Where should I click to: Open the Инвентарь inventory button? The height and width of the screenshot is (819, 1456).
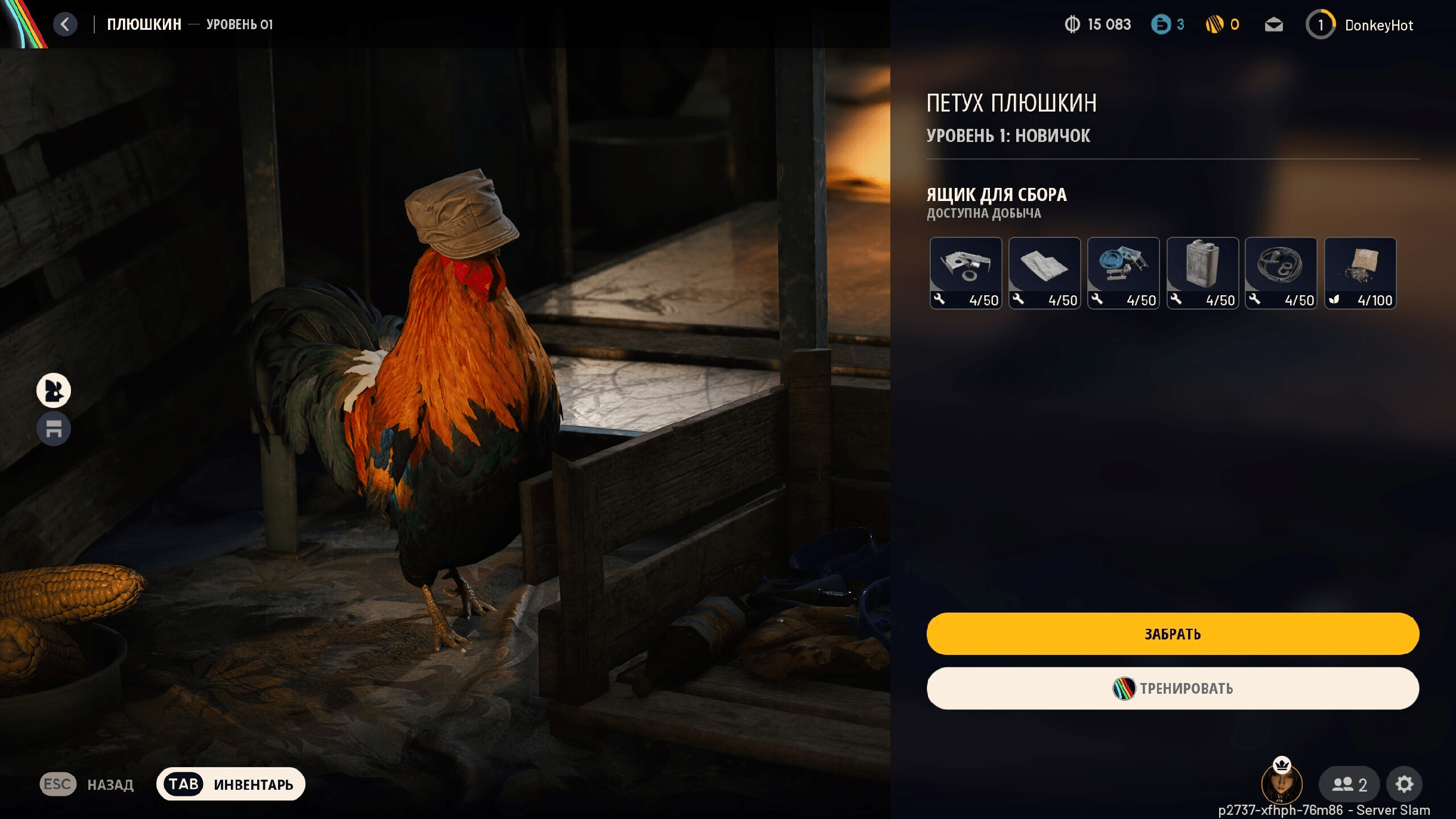(x=231, y=784)
